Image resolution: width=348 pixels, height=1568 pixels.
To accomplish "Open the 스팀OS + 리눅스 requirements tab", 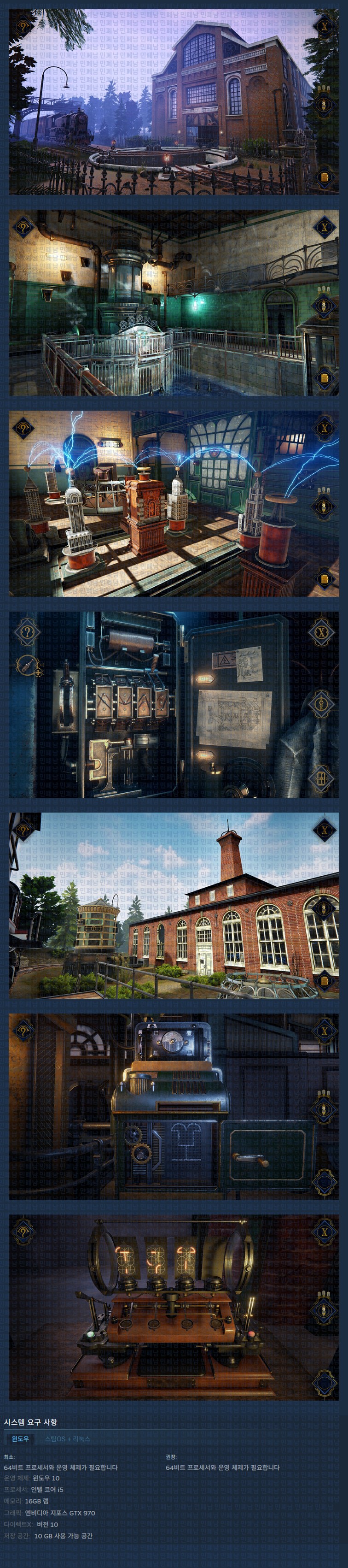I will 67,1438.
